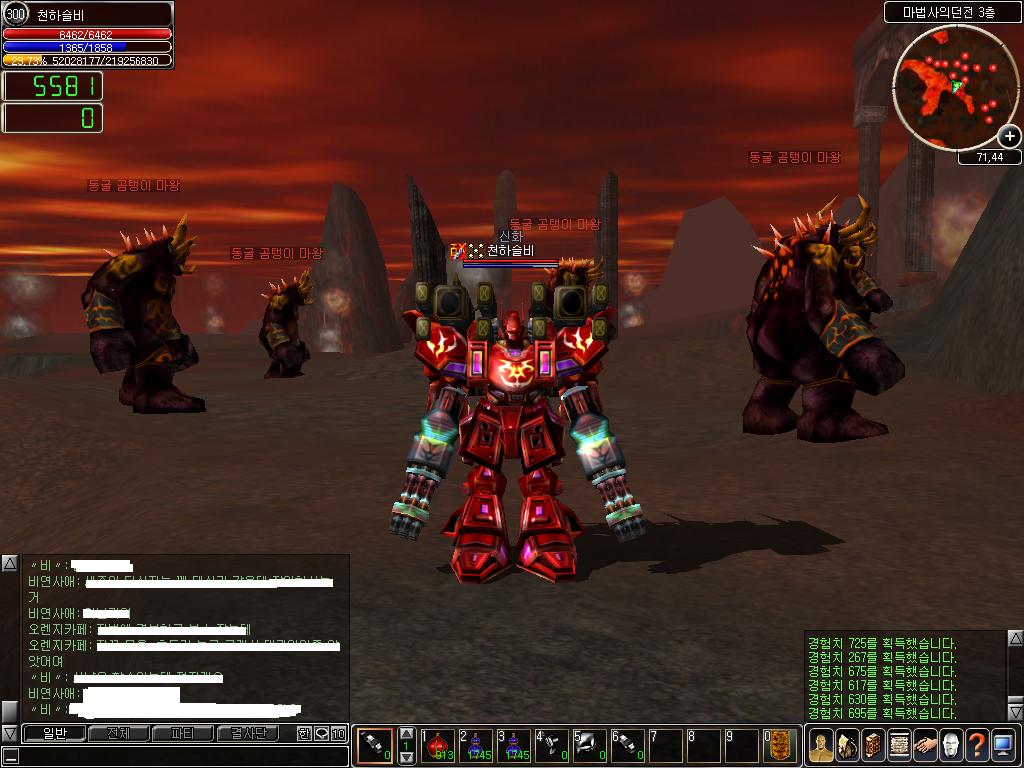Open the character info golden figure icon
This screenshot has width=1024, height=768.
(x=820, y=745)
